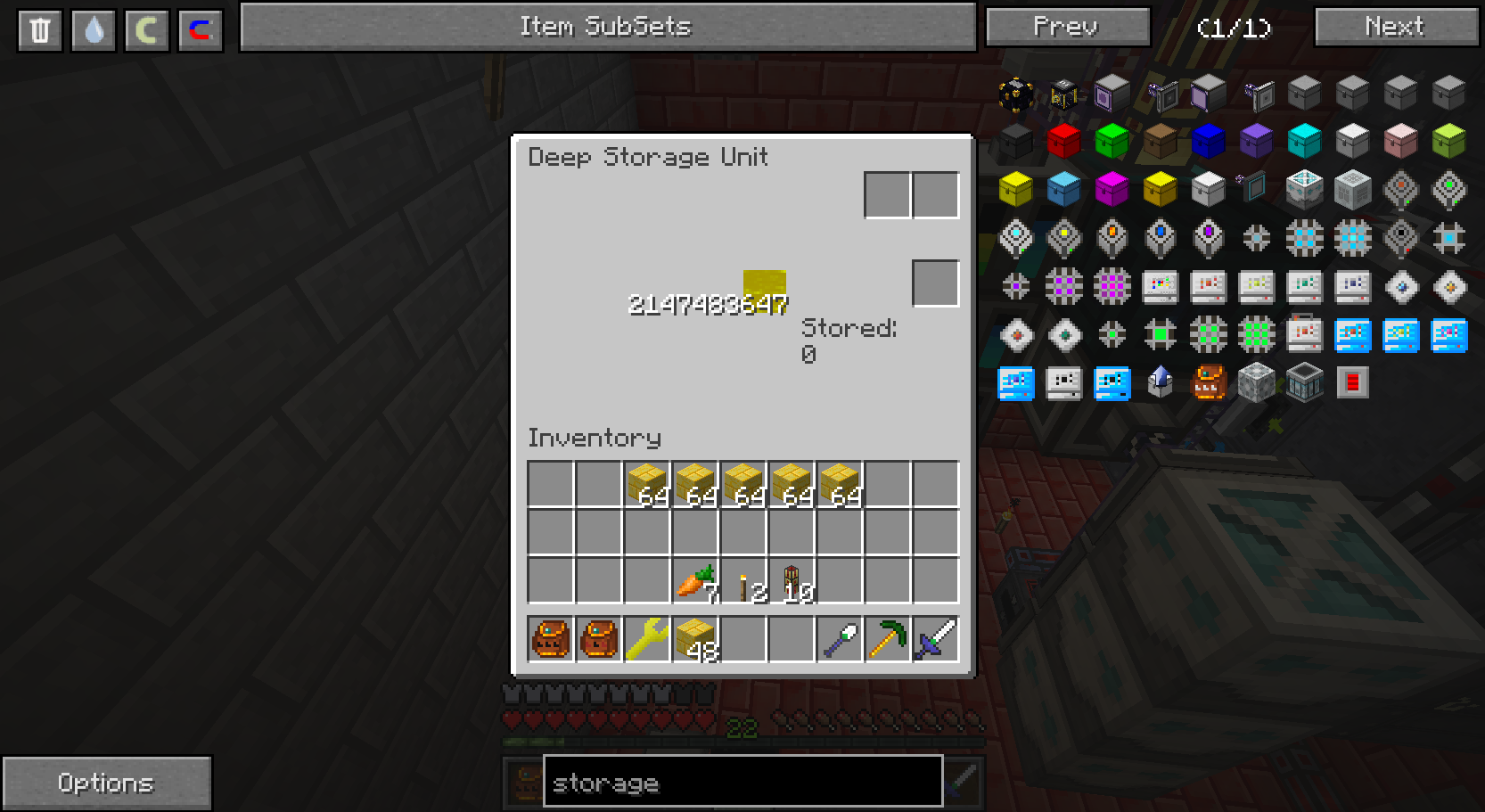Select the yellow wrench in the hotbar

tap(647, 639)
